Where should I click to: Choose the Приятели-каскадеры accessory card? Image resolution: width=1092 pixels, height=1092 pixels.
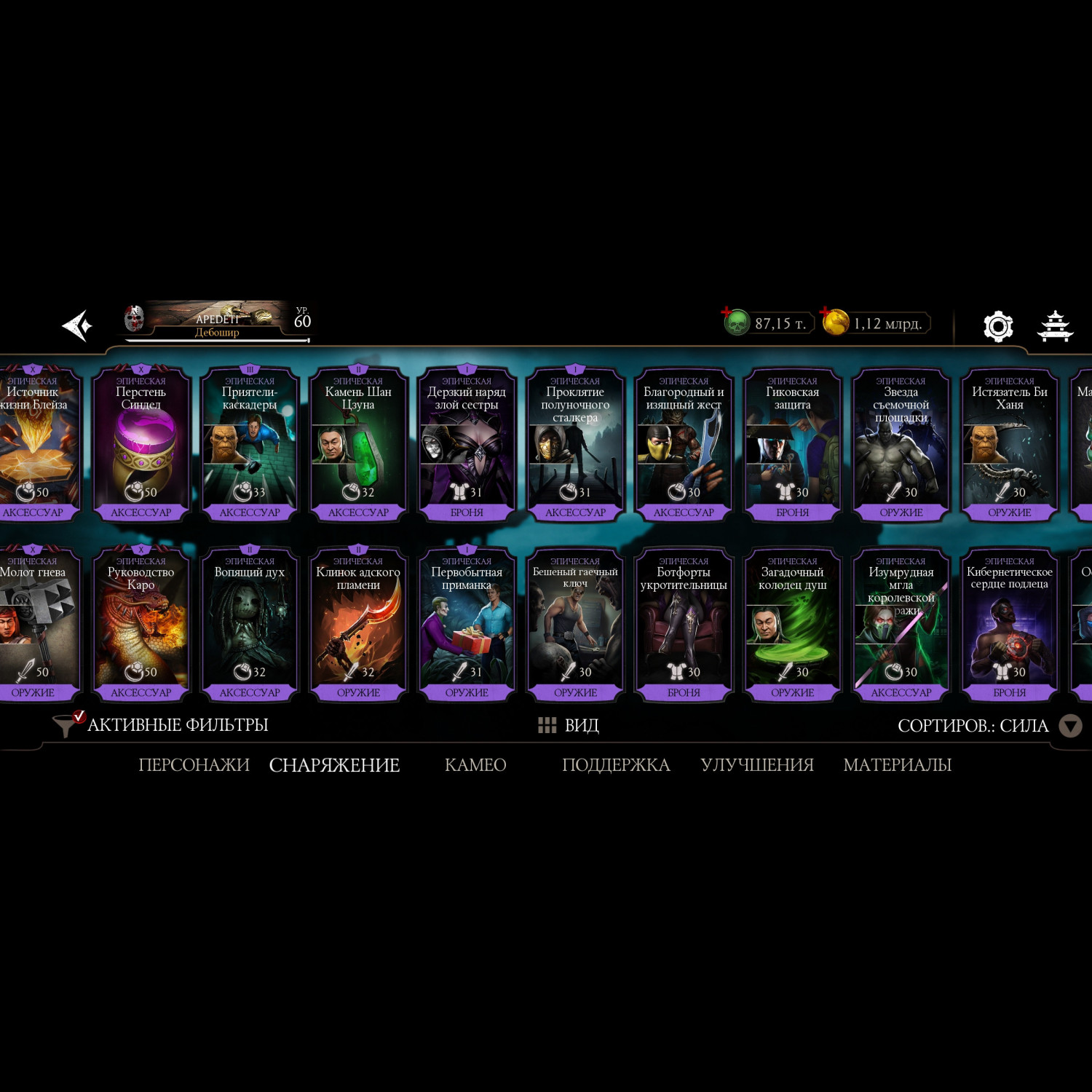pyautogui.click(x=250, y=445)
